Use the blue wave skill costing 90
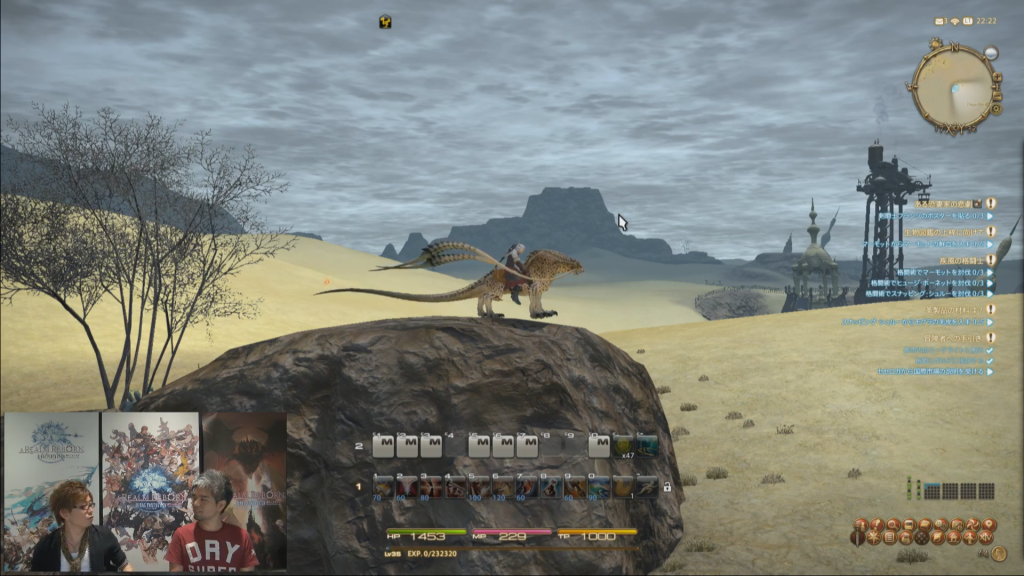 (x=598, y=487)
